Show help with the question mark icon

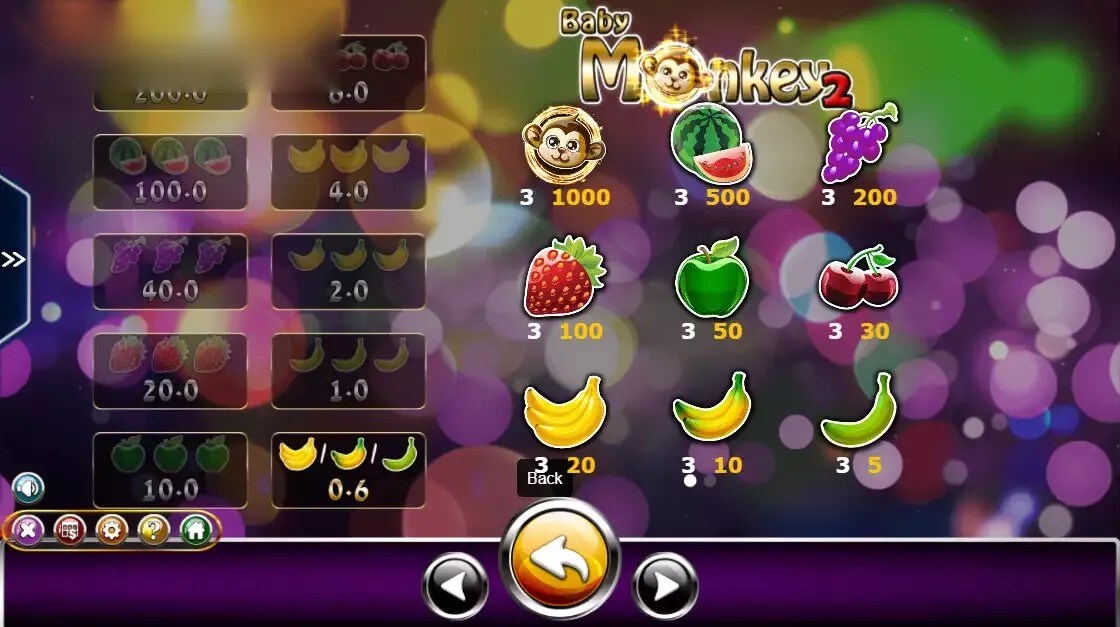pyautogui.click(x=153, y=529)
